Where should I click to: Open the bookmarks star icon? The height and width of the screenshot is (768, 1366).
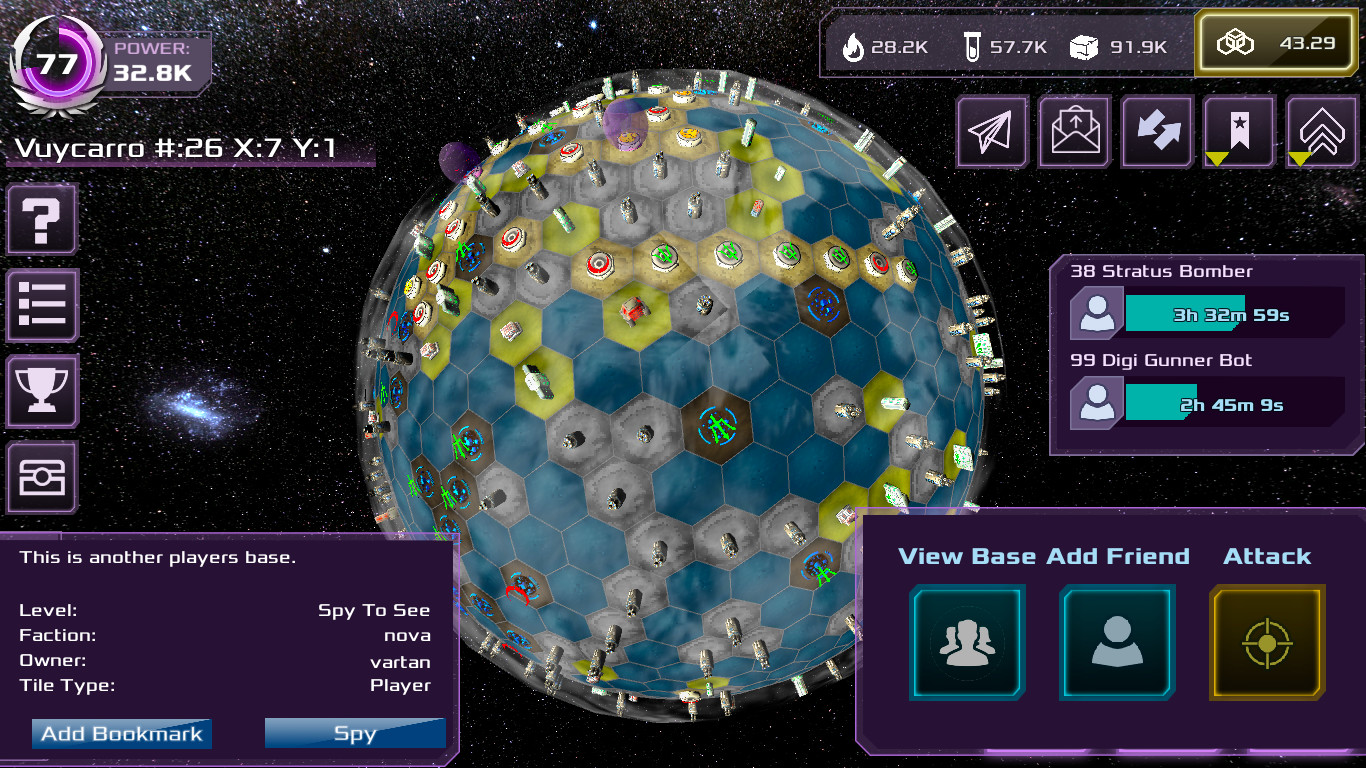tap(1239, 131)
